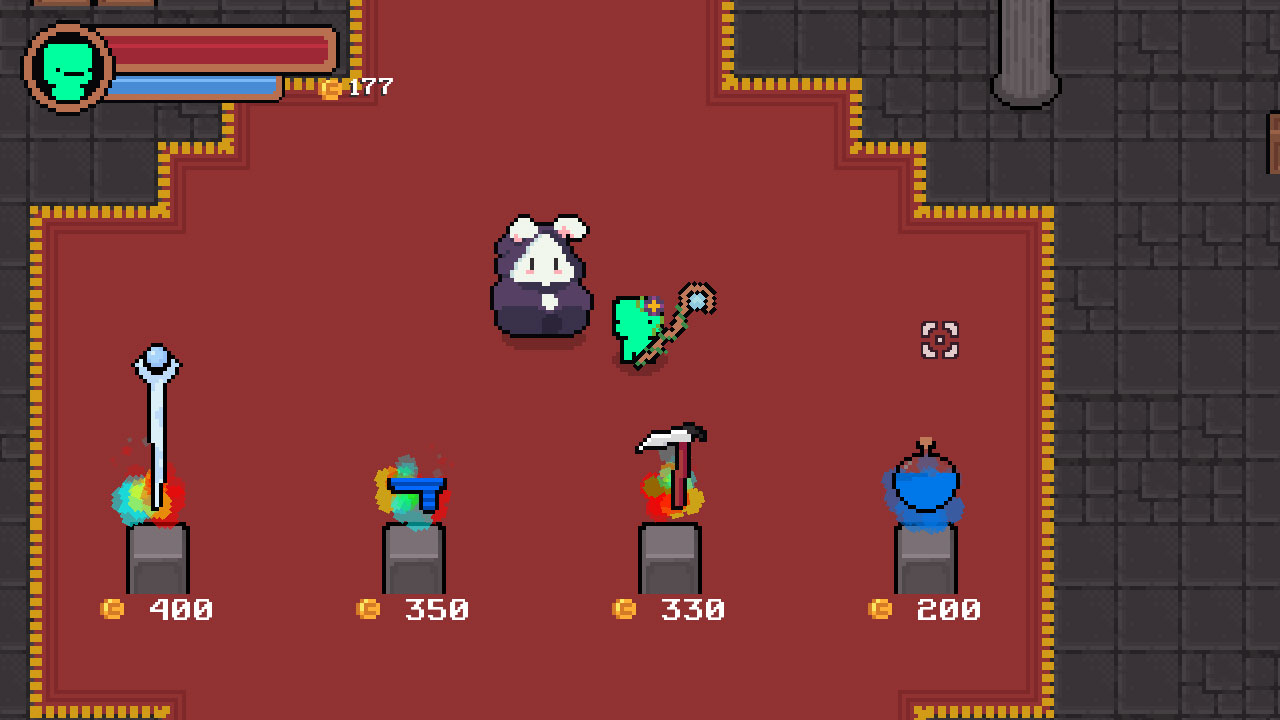Click the 200 price label
Screen dimensions: 1280x720
[947, 607]
